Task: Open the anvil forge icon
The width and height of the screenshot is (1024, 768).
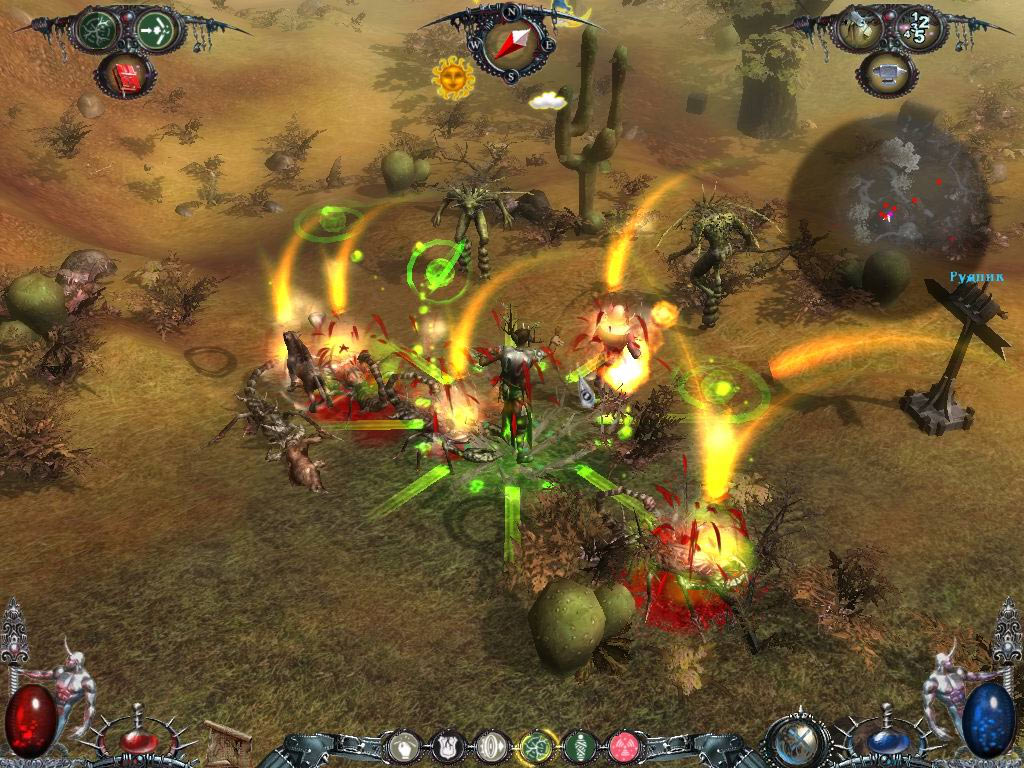Action: pyautogui.click(x=887, y=73)
